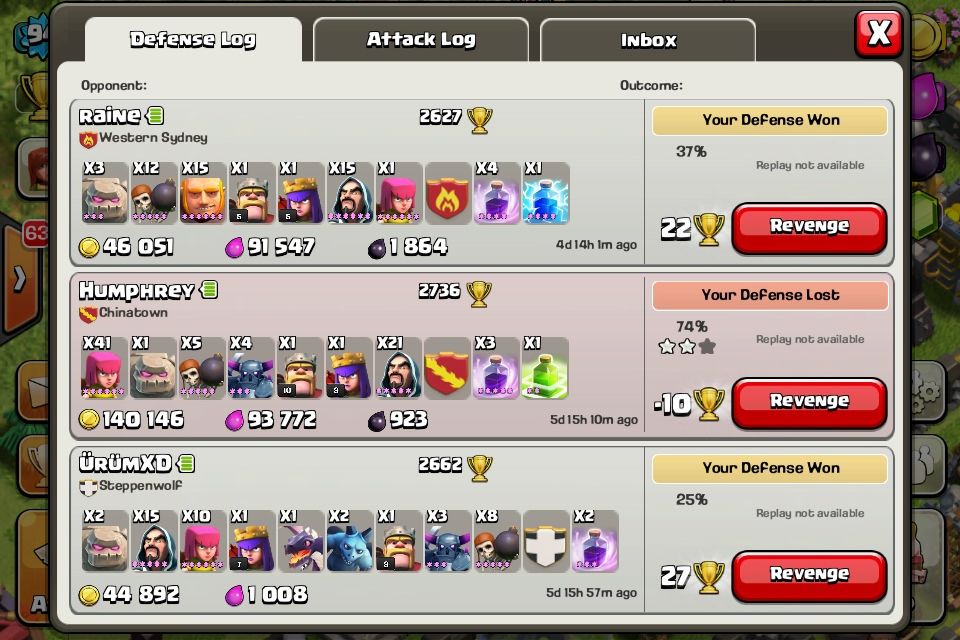Select the Defense Log tab
The image size is (960, 640).
pos(193,40)
